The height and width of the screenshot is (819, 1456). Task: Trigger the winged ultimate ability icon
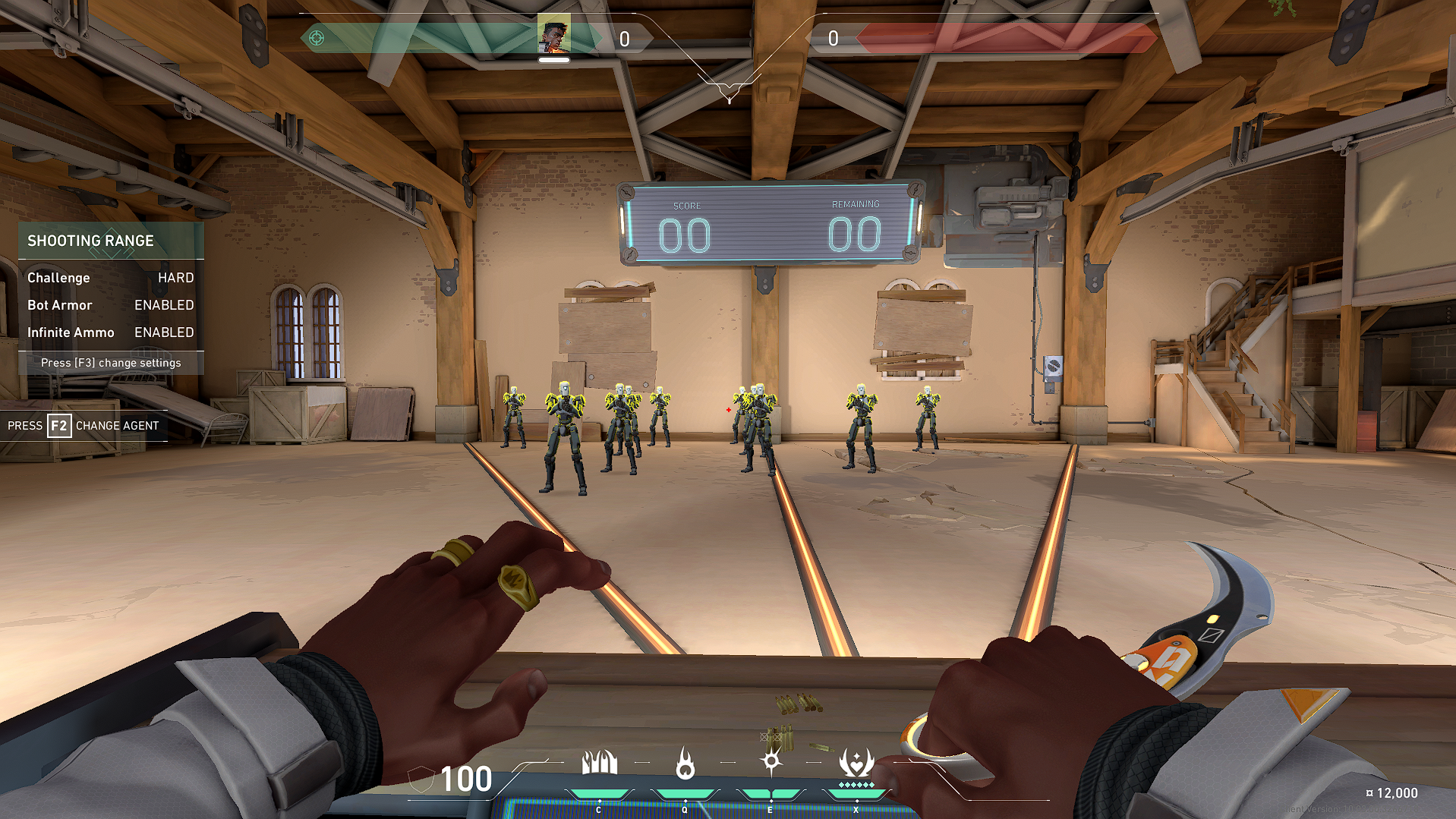click(x=856, y=763)
